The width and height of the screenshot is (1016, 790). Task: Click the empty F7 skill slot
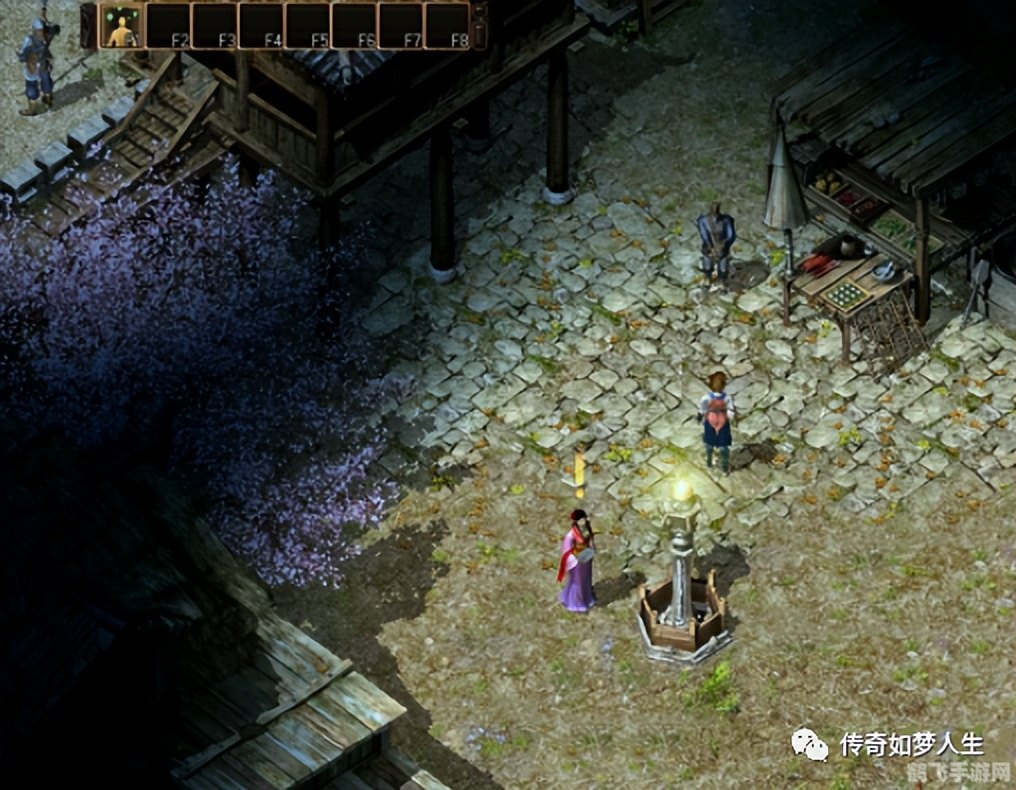(400, 26)
